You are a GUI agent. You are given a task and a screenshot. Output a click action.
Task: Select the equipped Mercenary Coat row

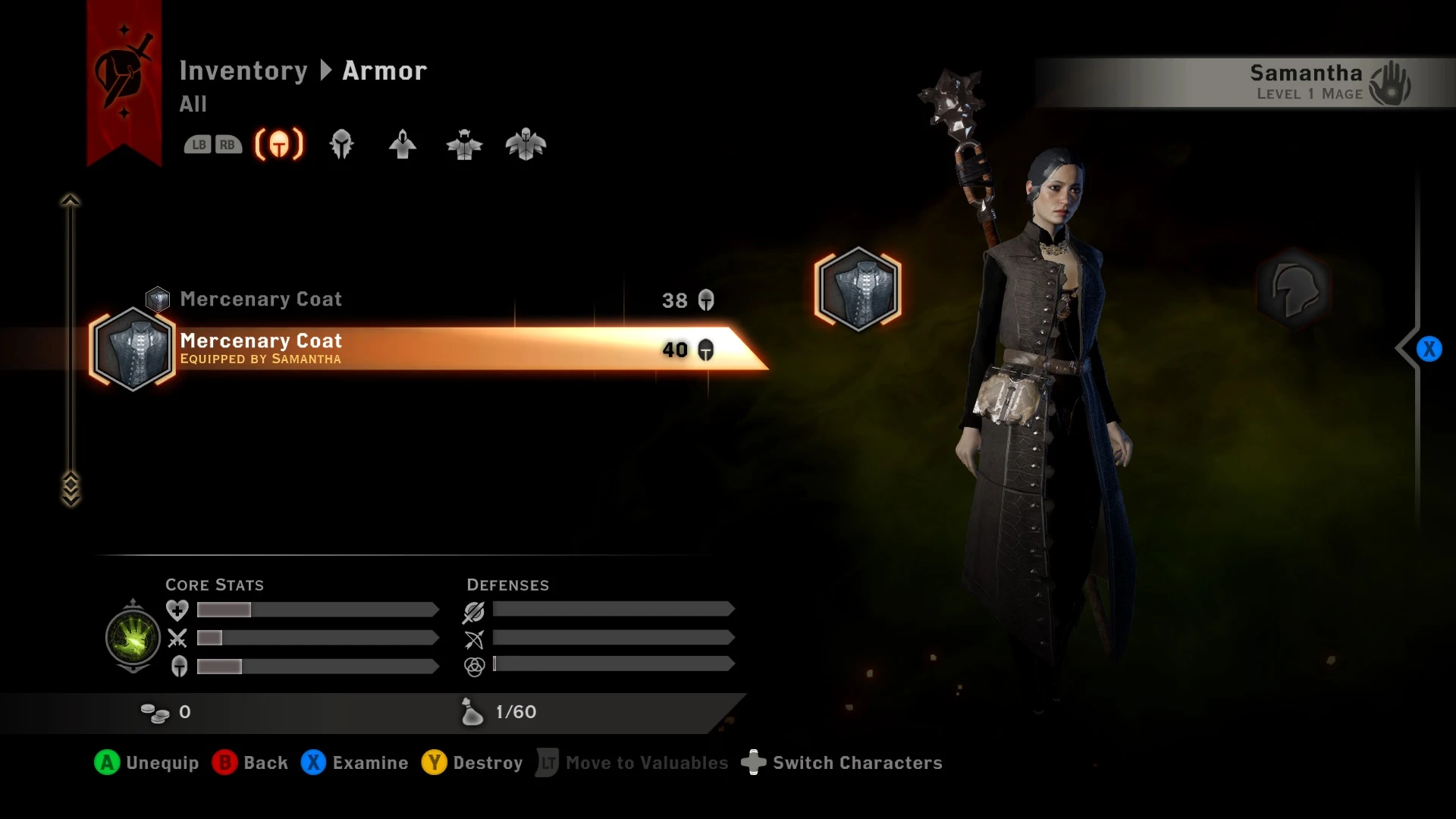[341, 349]
